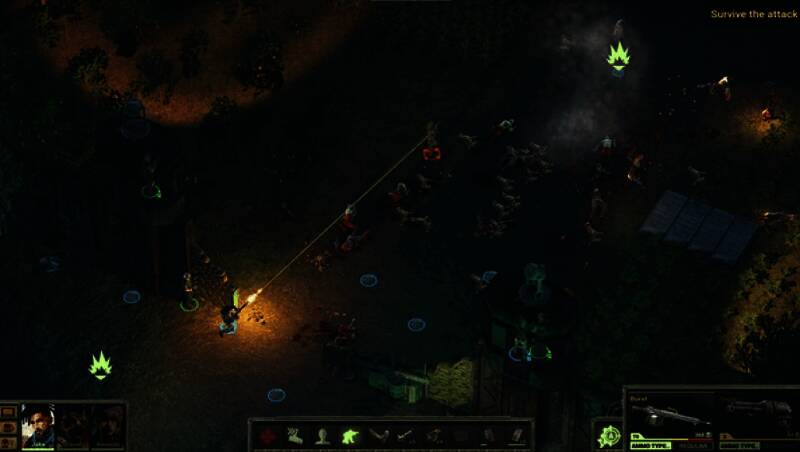Select the highlighted squad member portrait
The image size is (800, 452).
[x=38, y=426]
